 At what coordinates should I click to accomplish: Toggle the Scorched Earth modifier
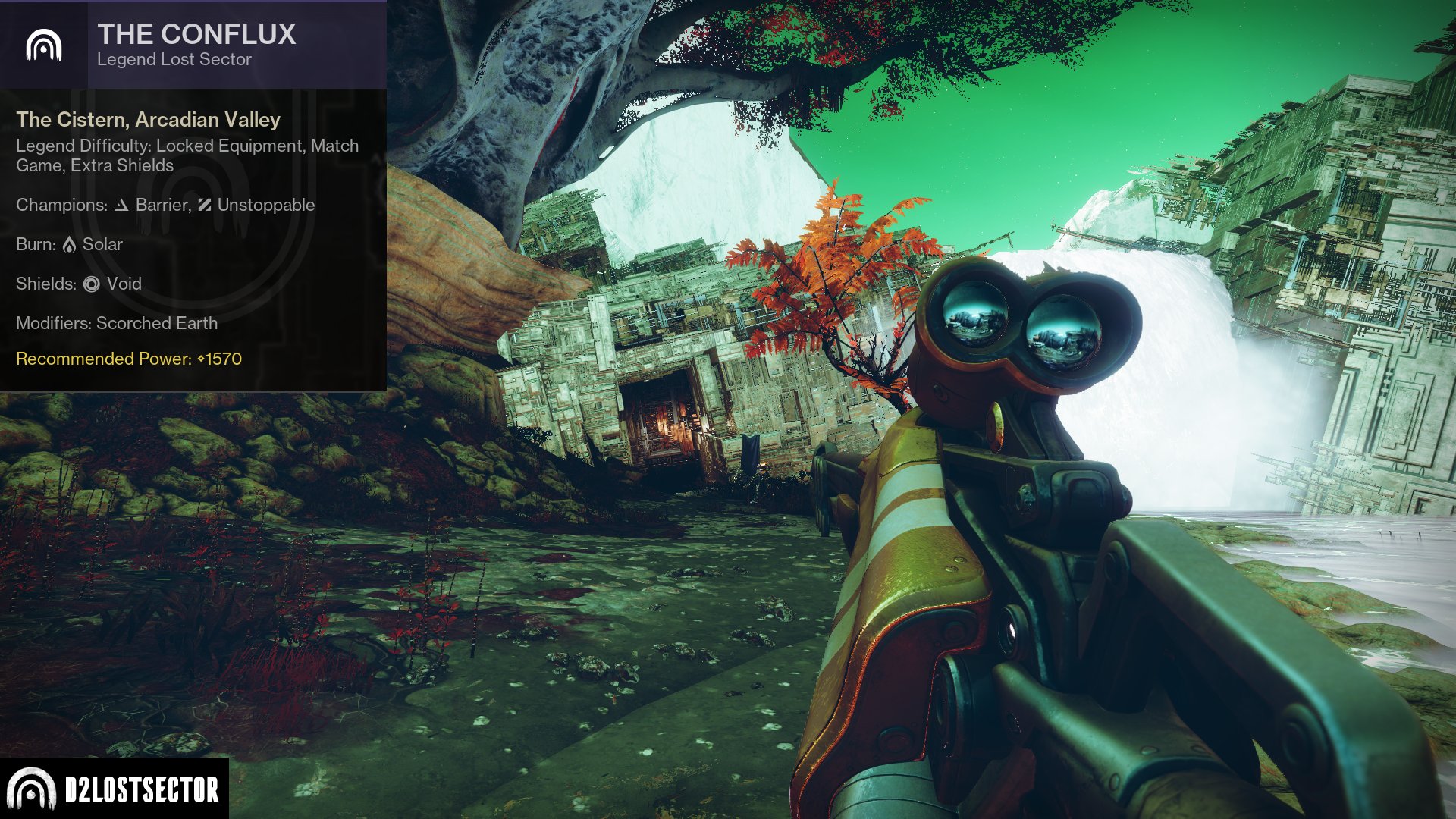click(155, 323)
